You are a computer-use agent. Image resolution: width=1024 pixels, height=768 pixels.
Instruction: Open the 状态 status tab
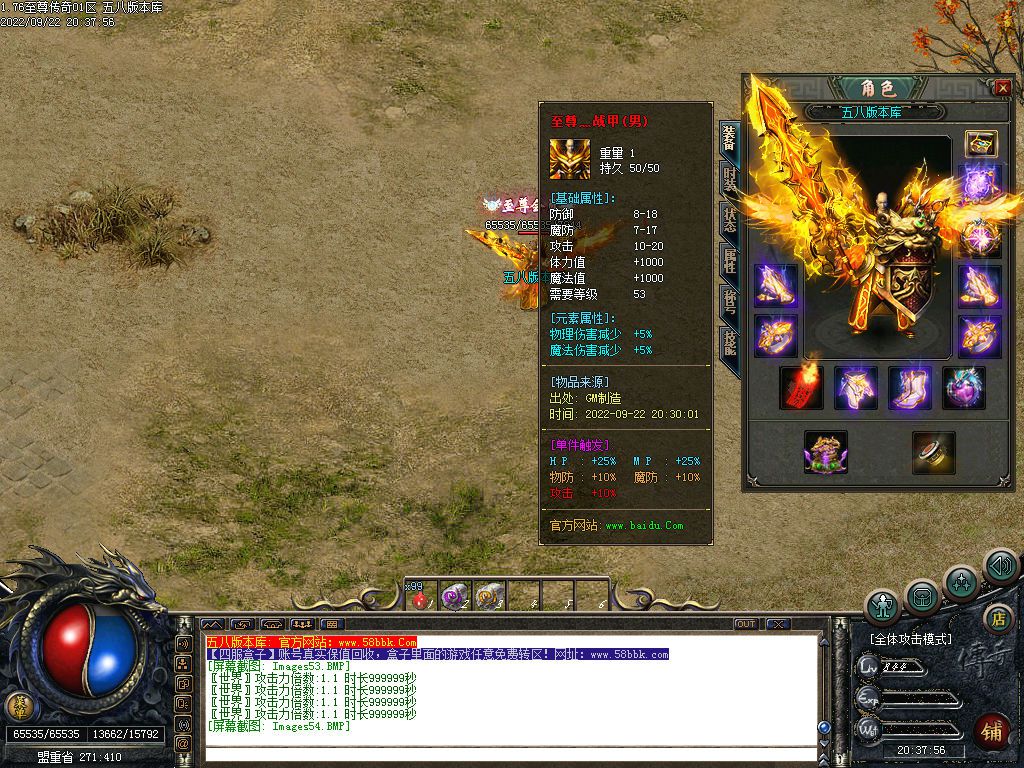click(x=730, y=222)
